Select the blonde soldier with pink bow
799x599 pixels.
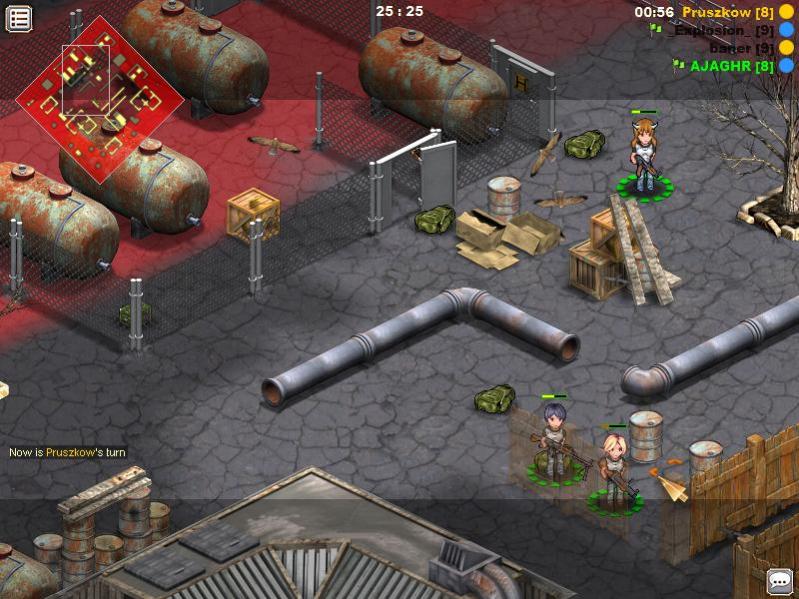coord(613,466)
